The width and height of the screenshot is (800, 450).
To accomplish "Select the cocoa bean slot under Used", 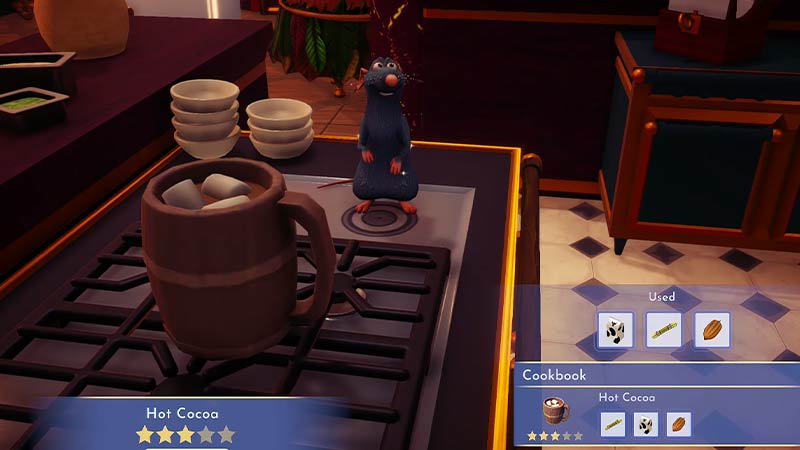I will pos(712,330).
